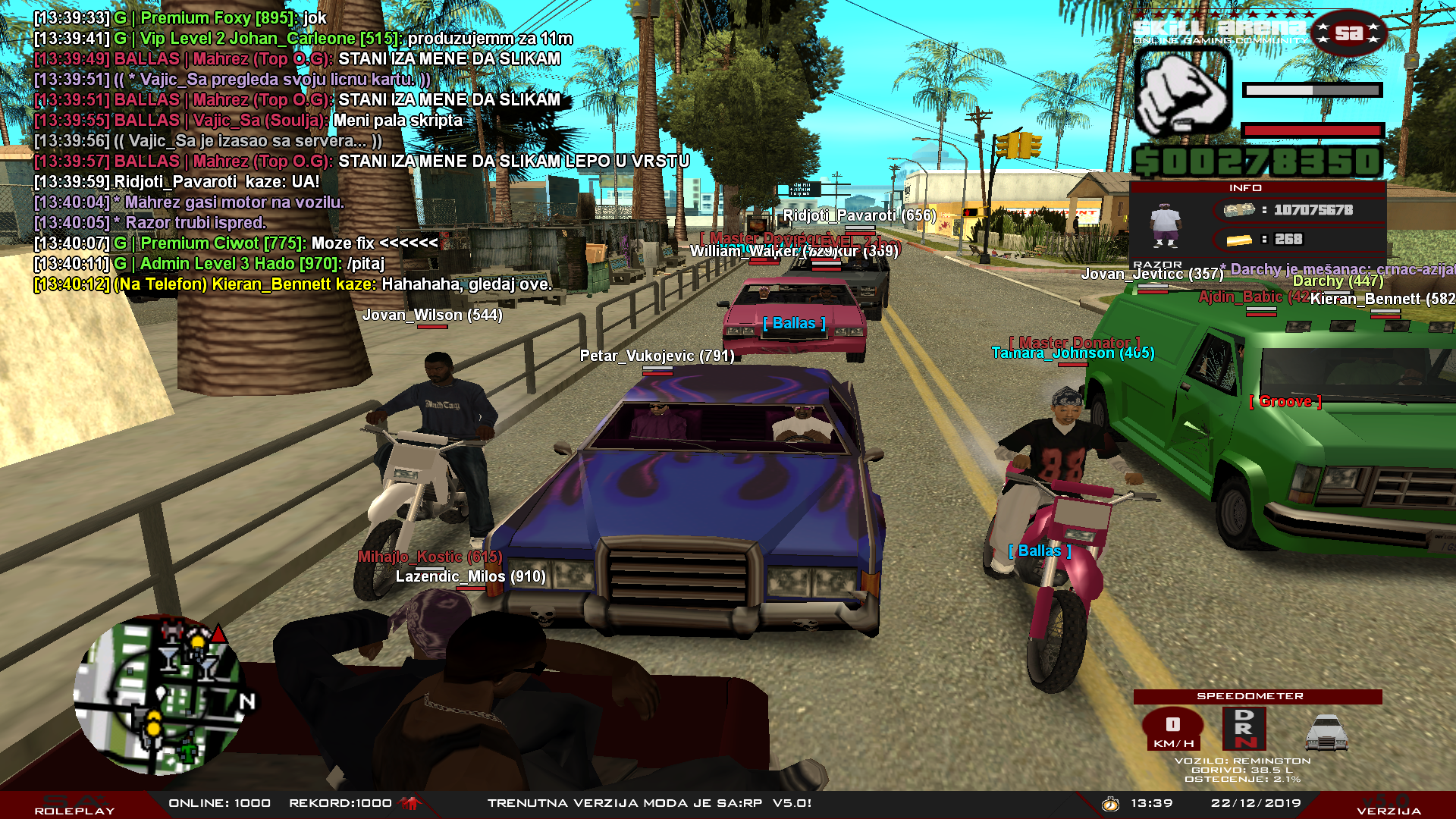Click the red runner icon next to REKORD:1000
Screen dimensions: 1456x819
[409, 802]
